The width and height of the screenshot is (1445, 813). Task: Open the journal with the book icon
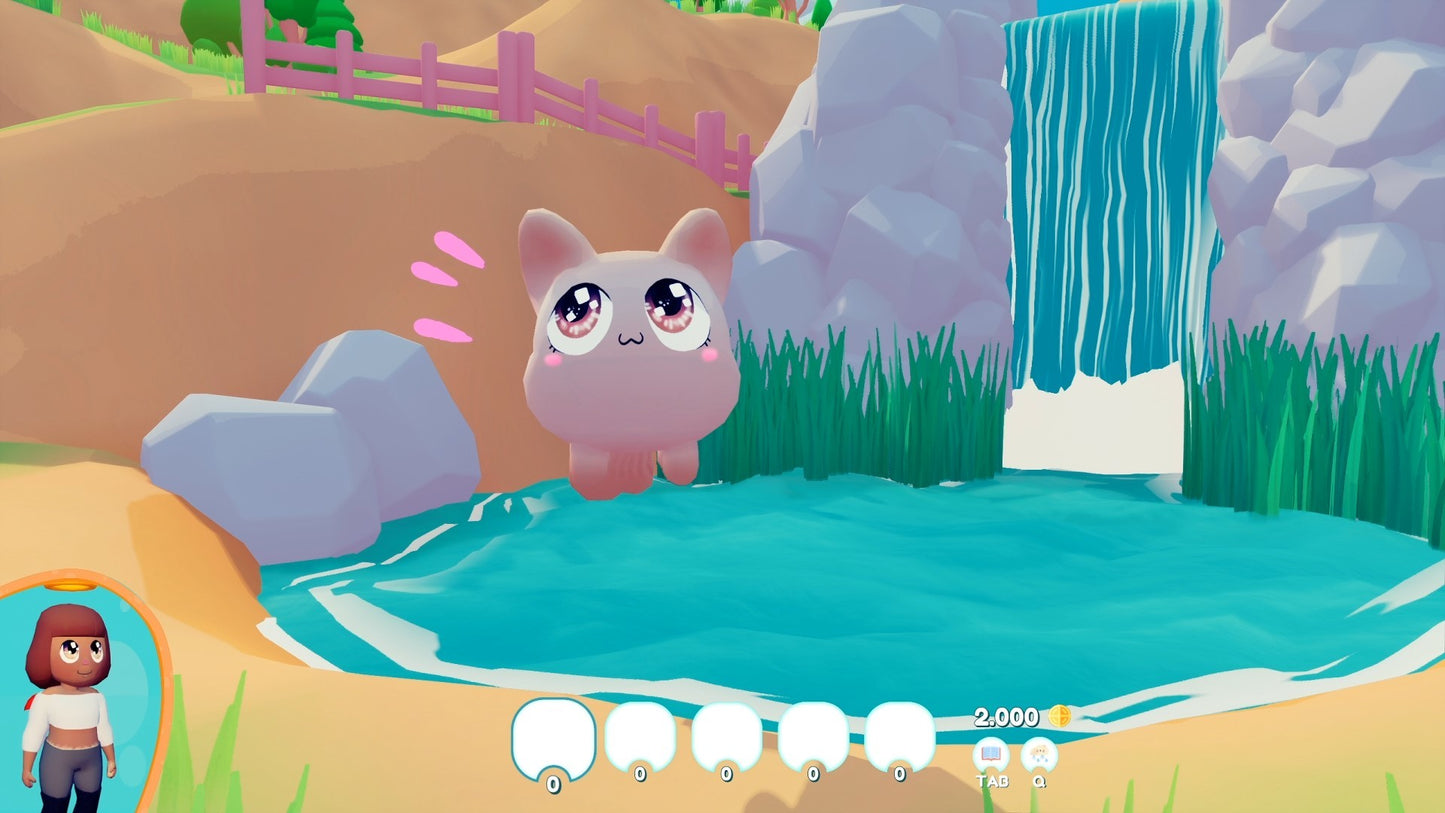click(x=992, y=753)
